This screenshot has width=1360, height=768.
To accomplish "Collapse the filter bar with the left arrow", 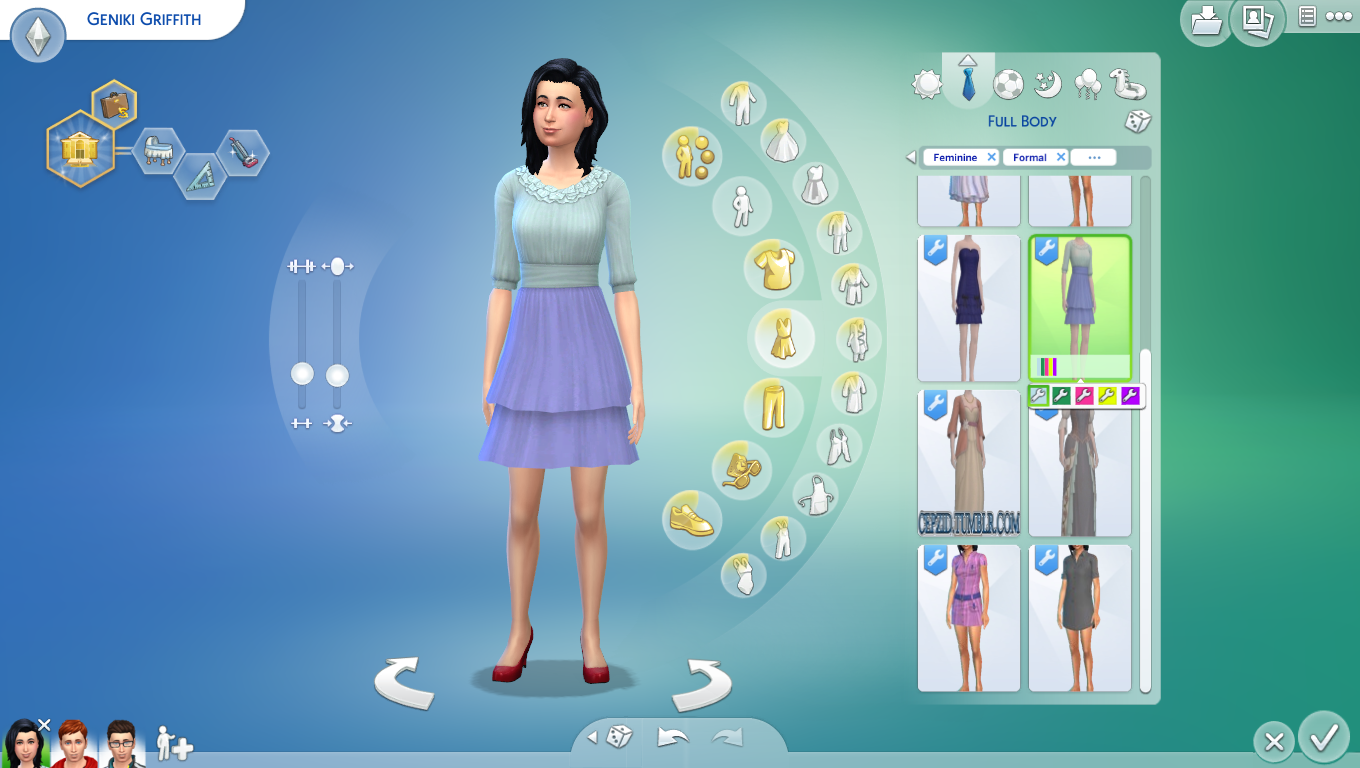I will [909, 157].
